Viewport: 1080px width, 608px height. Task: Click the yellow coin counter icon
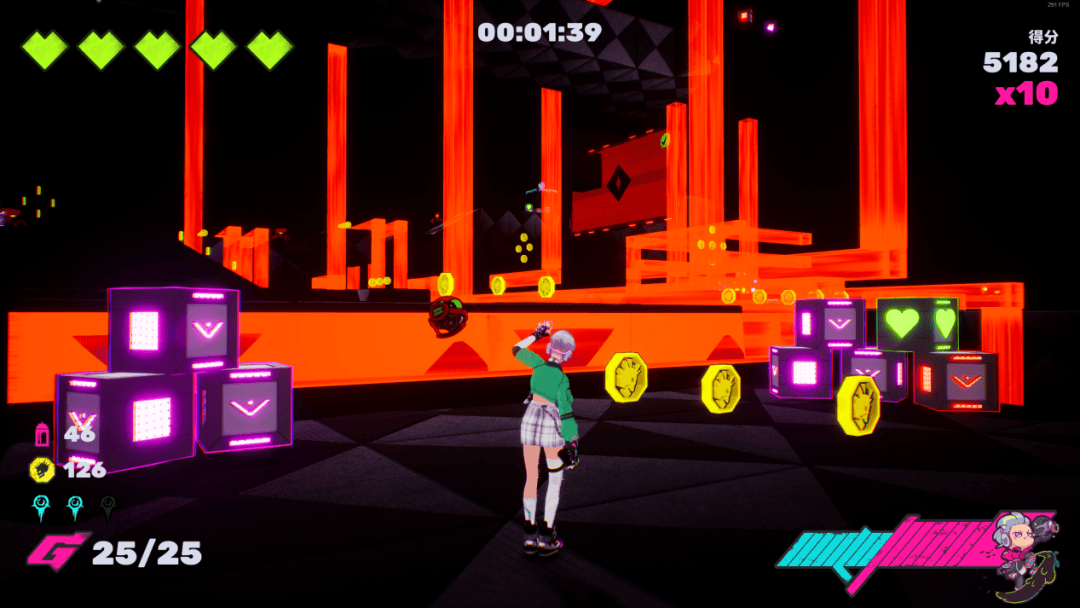pos(42,469)
